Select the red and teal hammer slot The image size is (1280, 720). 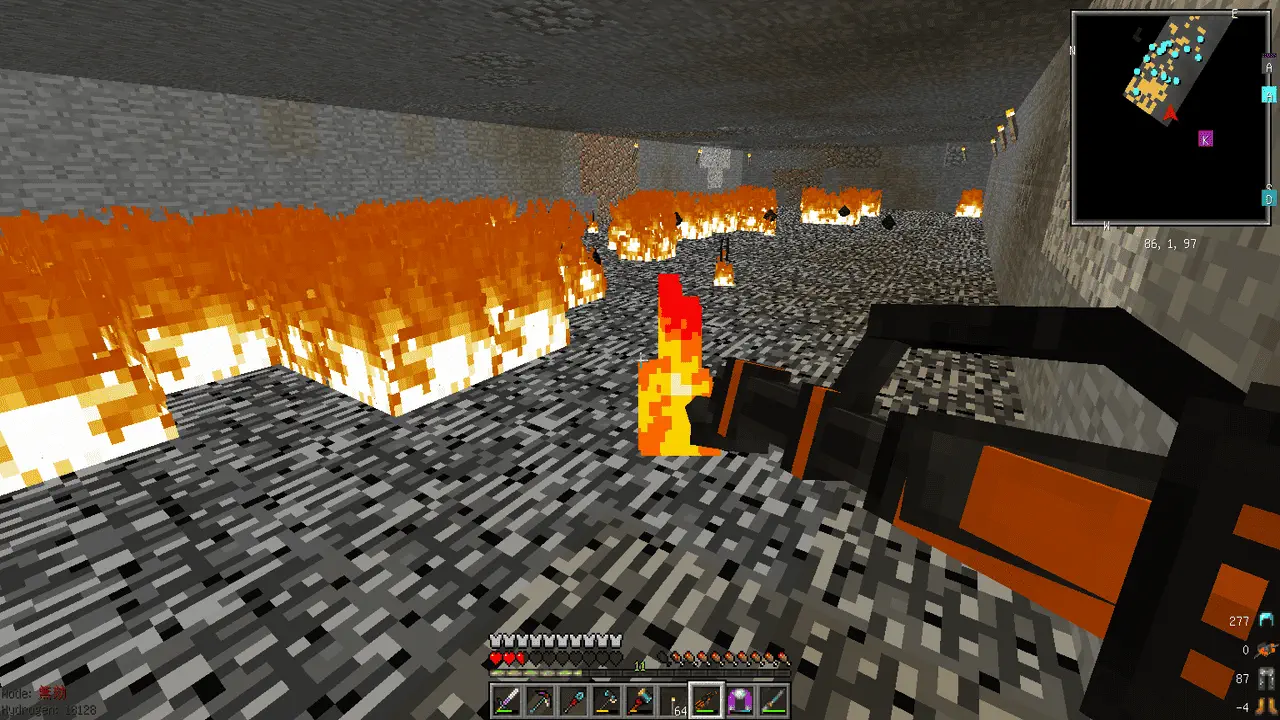(640, 700)
